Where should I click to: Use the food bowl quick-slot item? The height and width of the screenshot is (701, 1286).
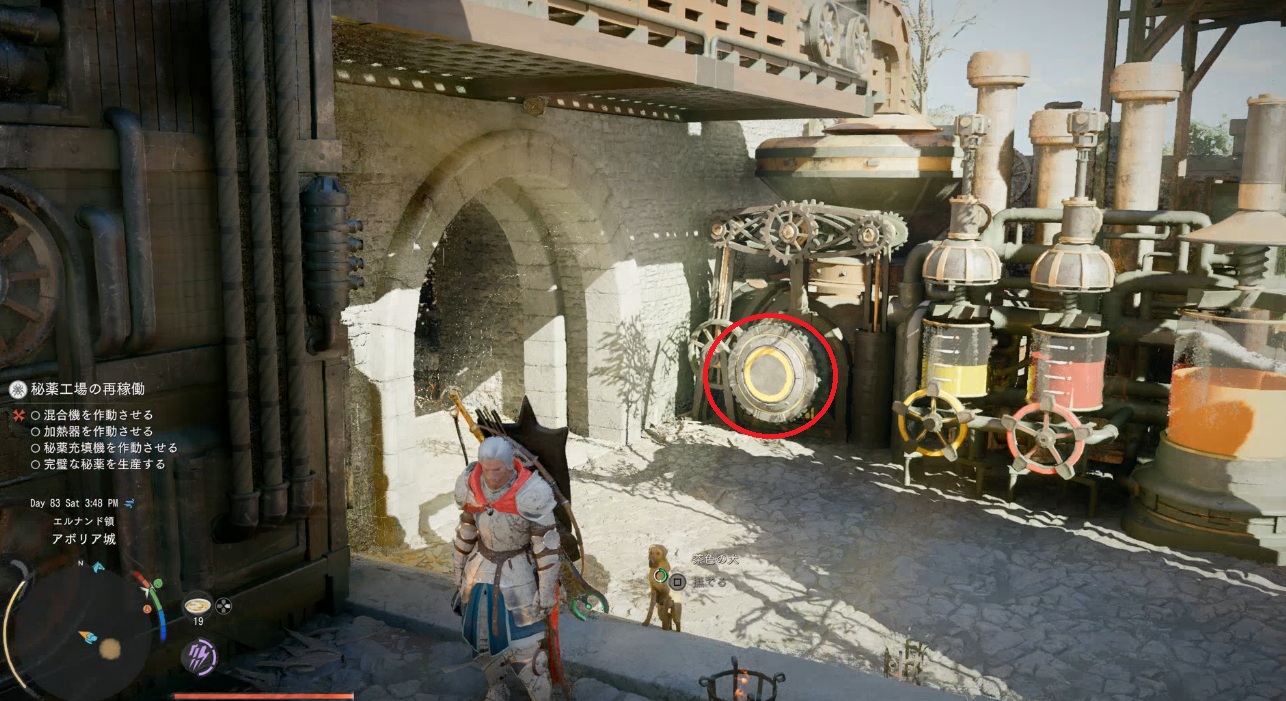coord(197,605)
